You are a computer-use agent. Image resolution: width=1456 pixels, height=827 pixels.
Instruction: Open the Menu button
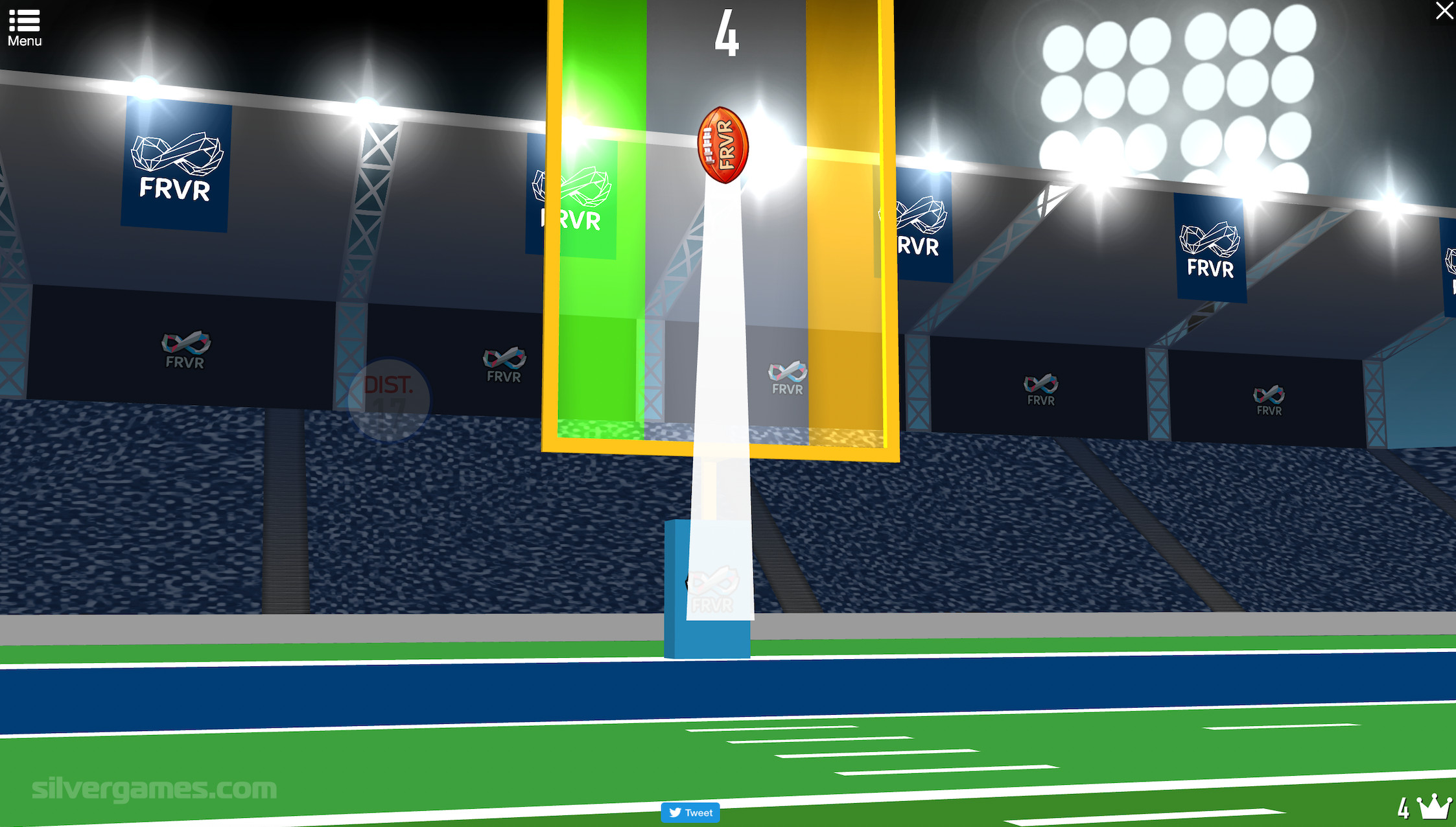click(25, 27)
